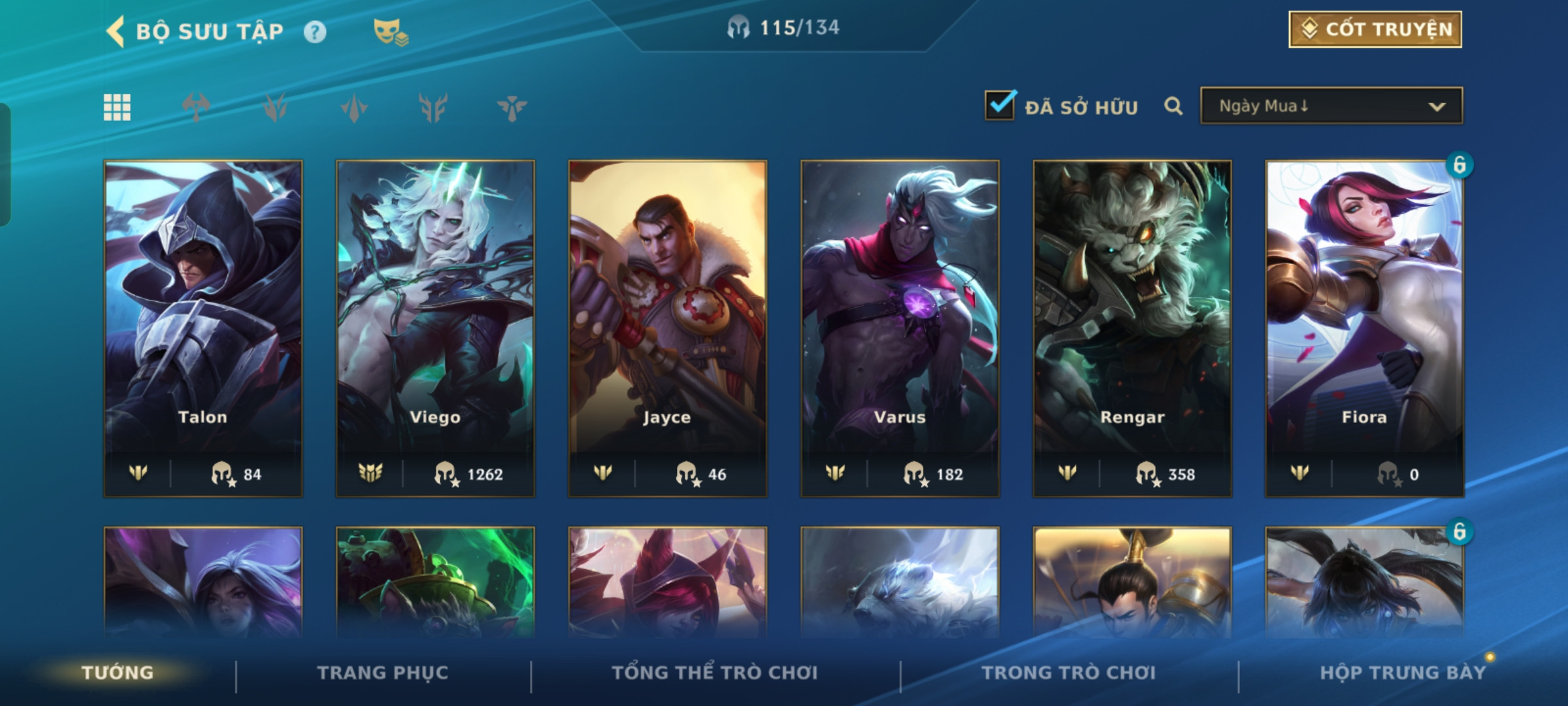Switch to the Tướng tab
Image resolution: width=1568 pixels, height=706 pixels.
[118, 673]
